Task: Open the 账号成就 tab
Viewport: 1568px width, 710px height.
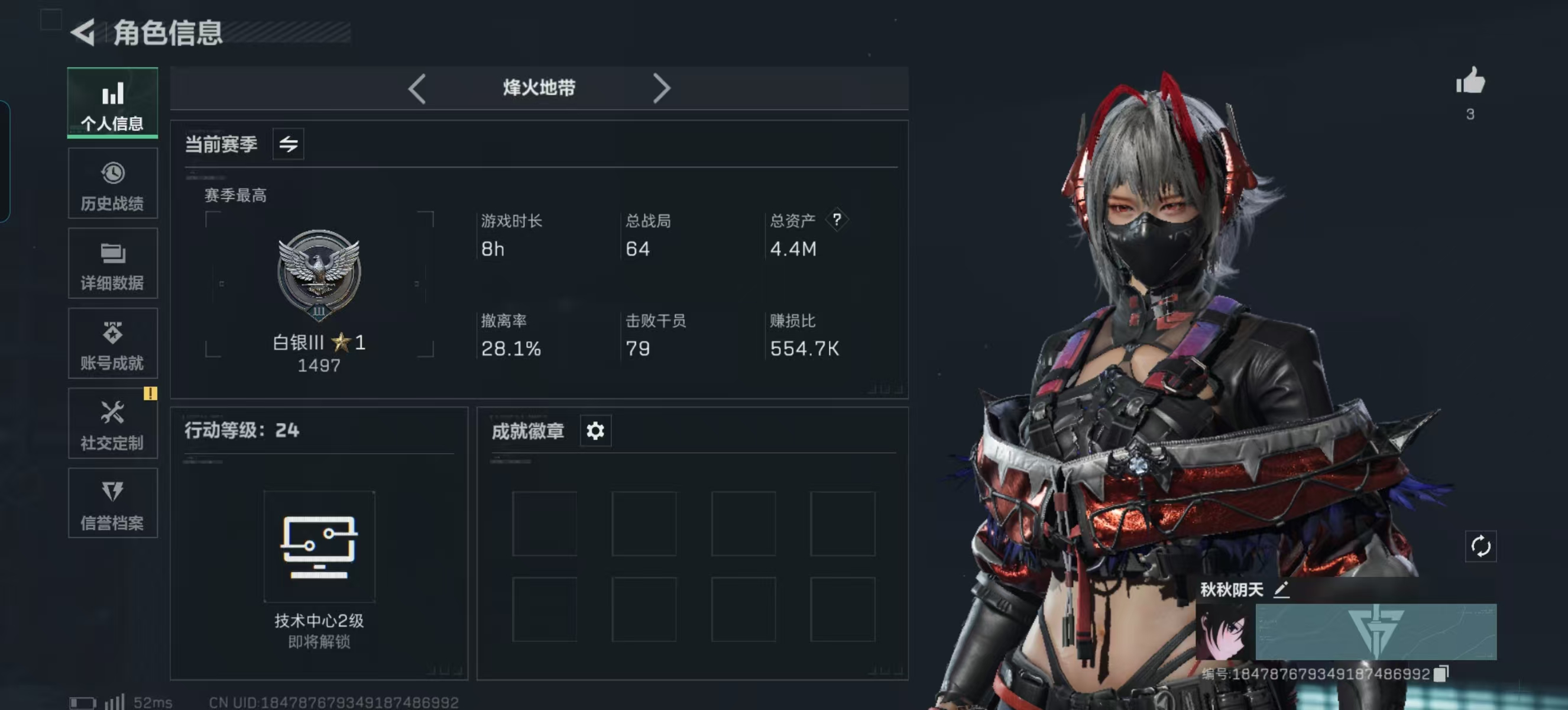Action: tap(112, 343)
